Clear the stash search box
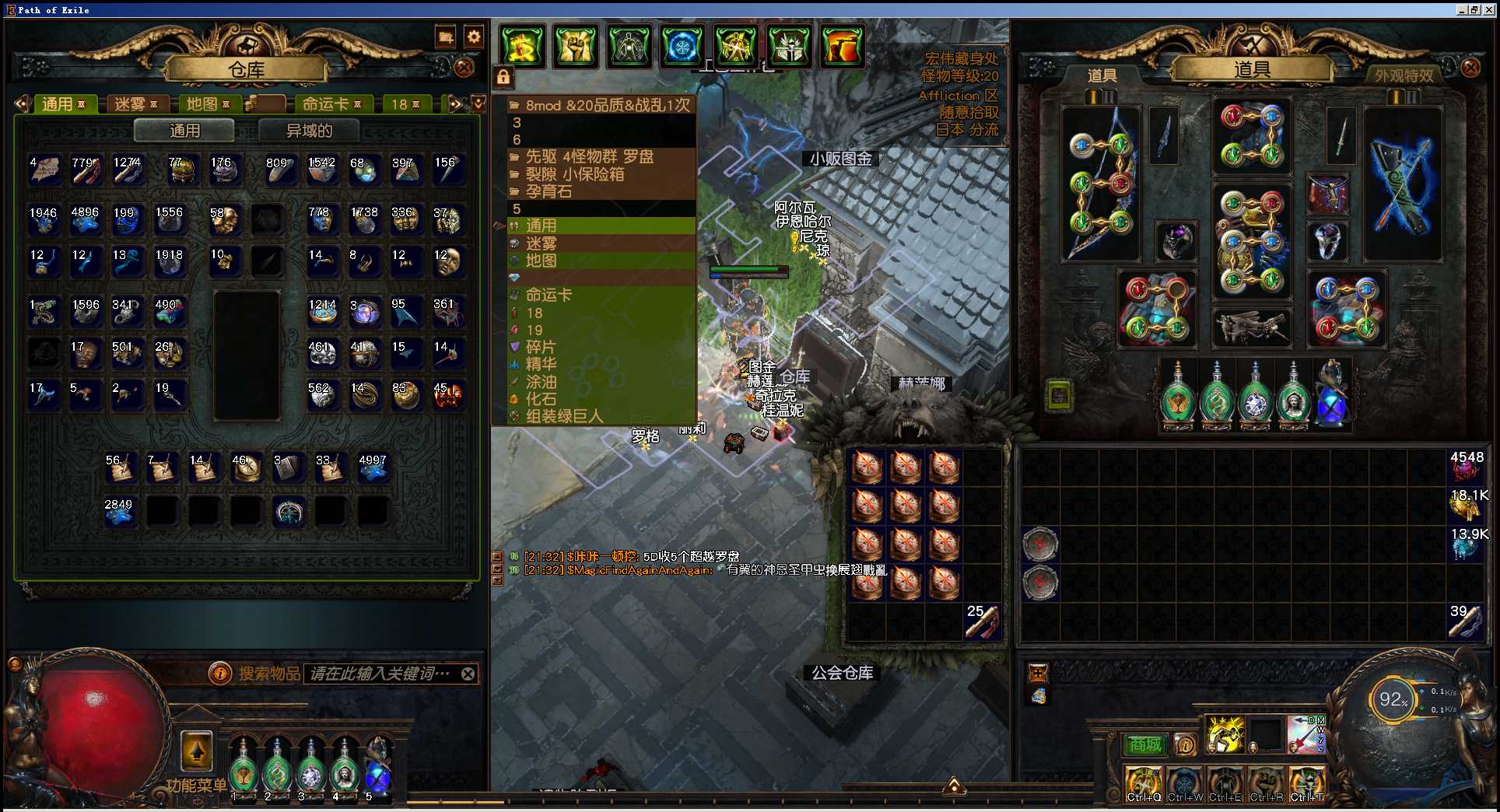This screenshot has width=1500, height=812. [x=468, y=674]
